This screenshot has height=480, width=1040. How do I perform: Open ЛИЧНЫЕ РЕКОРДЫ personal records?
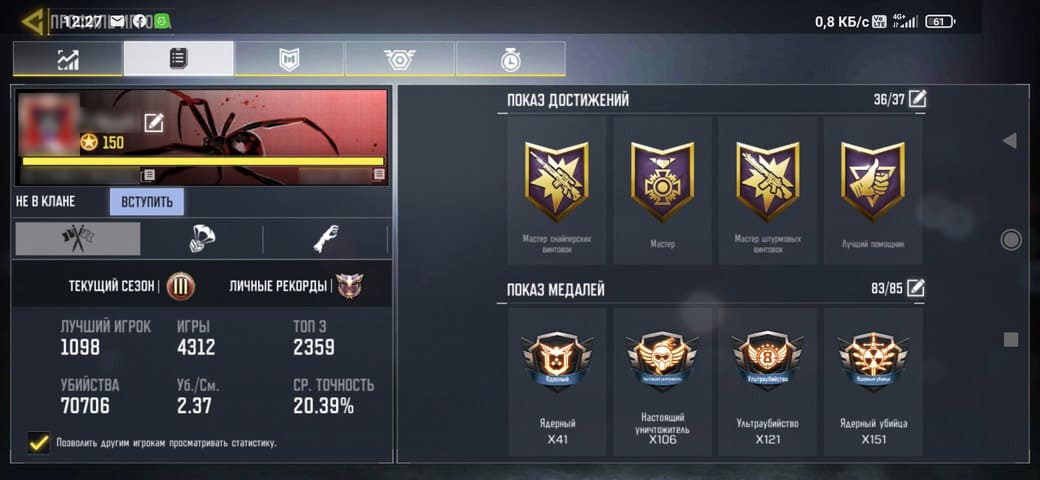349,286
